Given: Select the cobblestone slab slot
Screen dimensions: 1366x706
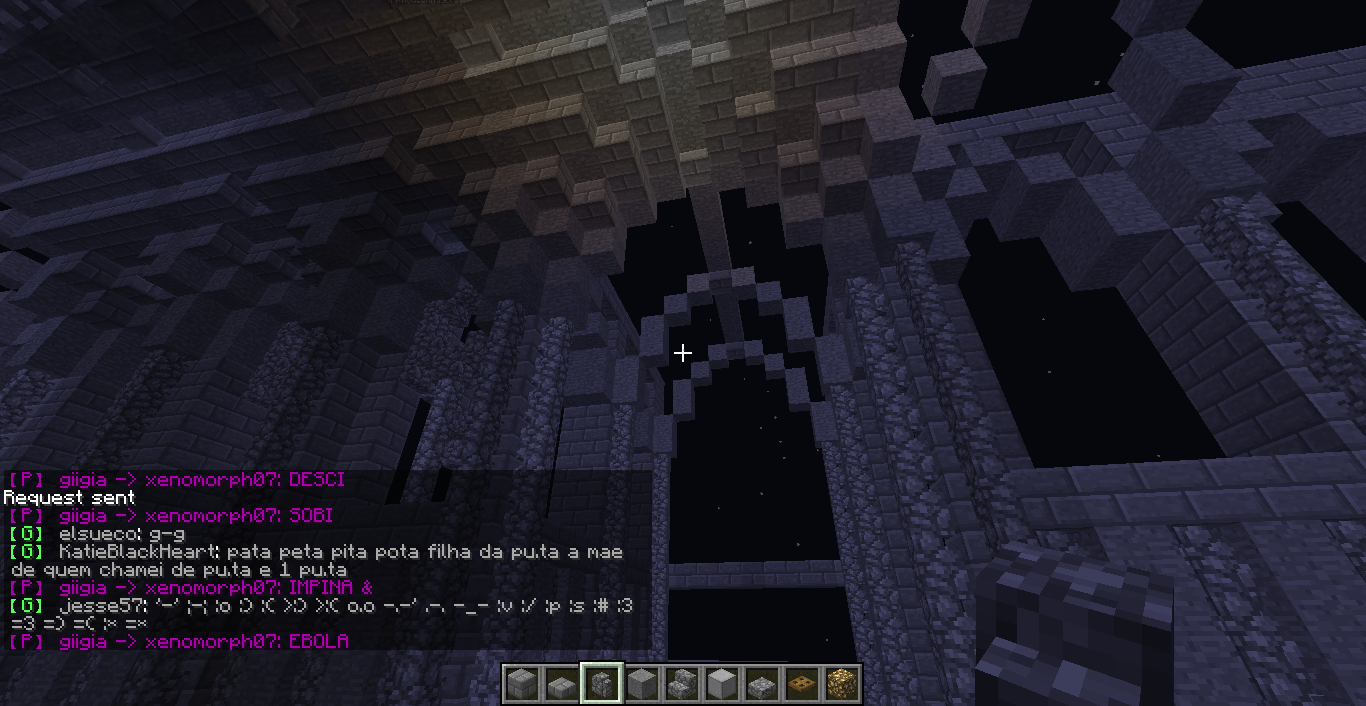Looking at the screenshot, I should [762, 684].
